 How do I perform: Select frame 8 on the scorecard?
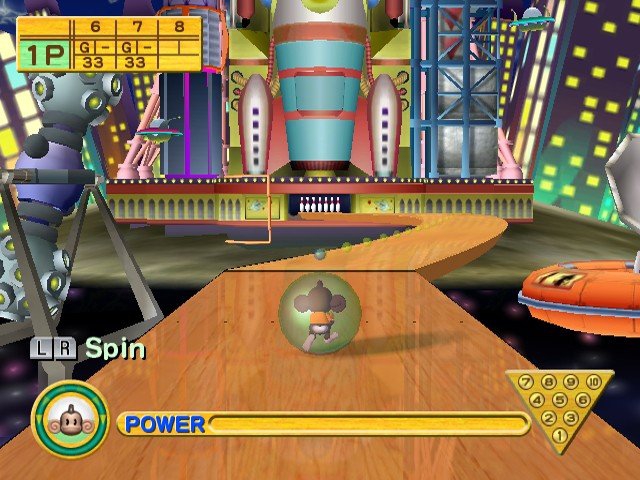178,27
